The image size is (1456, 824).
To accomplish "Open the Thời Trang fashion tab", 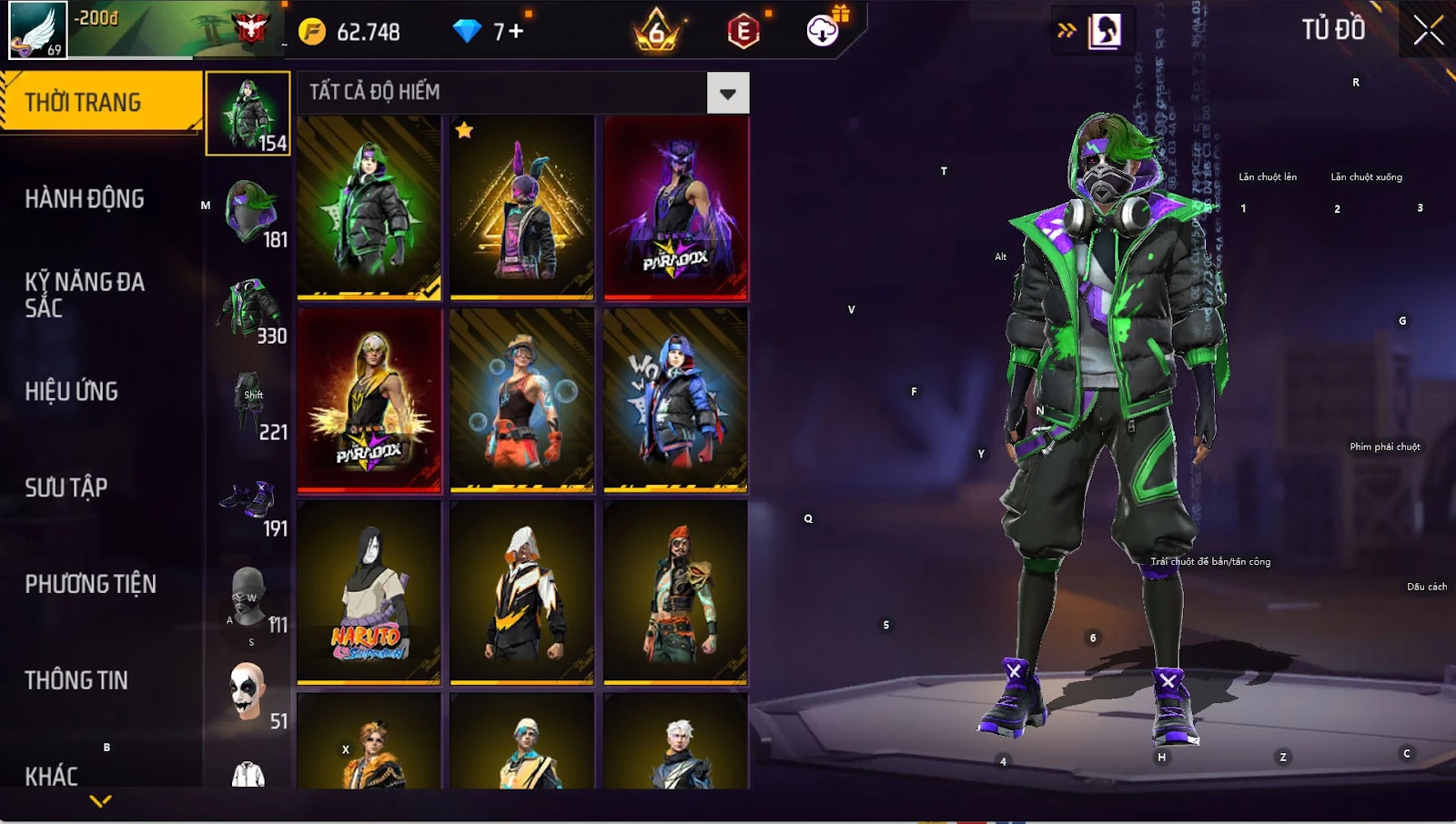I will coord(100,102).
